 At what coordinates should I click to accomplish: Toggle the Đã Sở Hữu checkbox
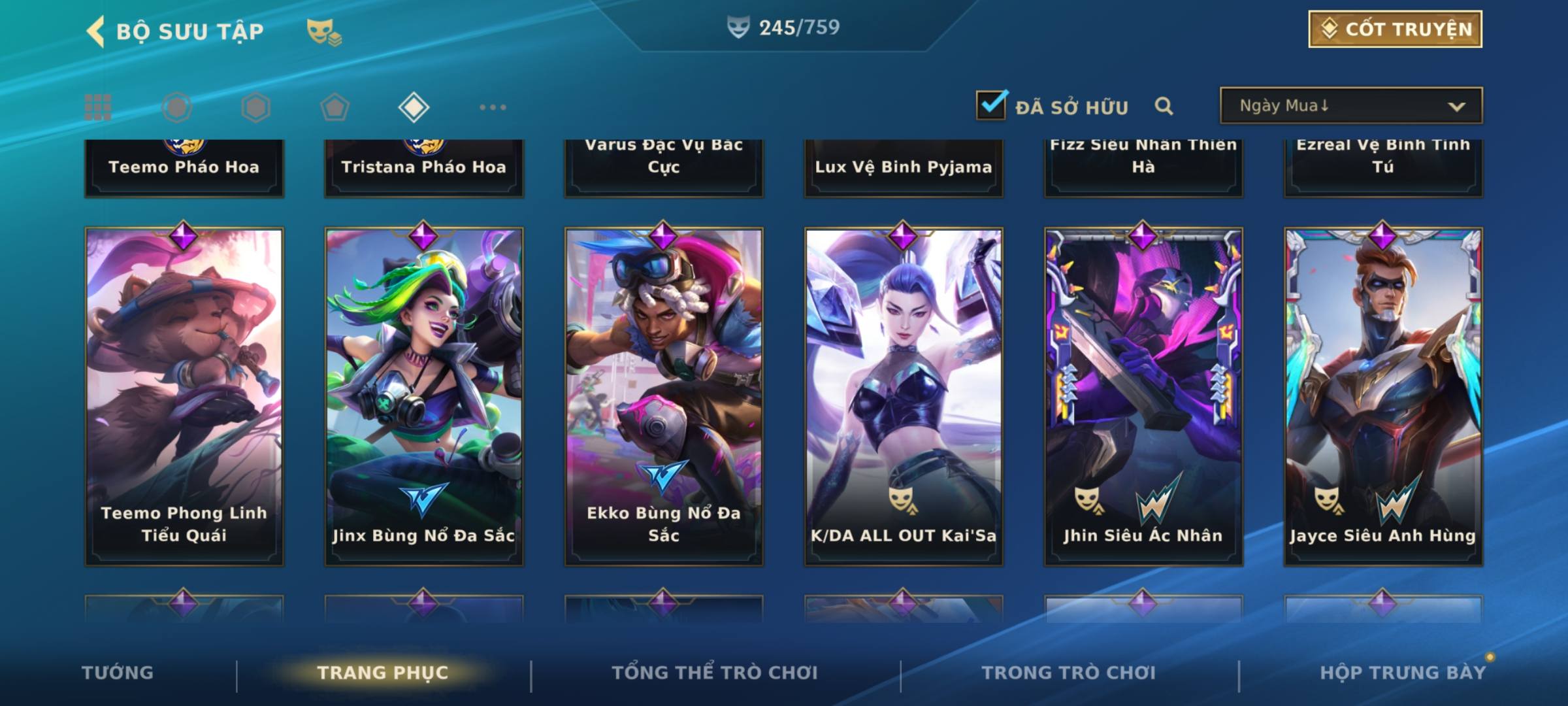[x=991, y=105]
